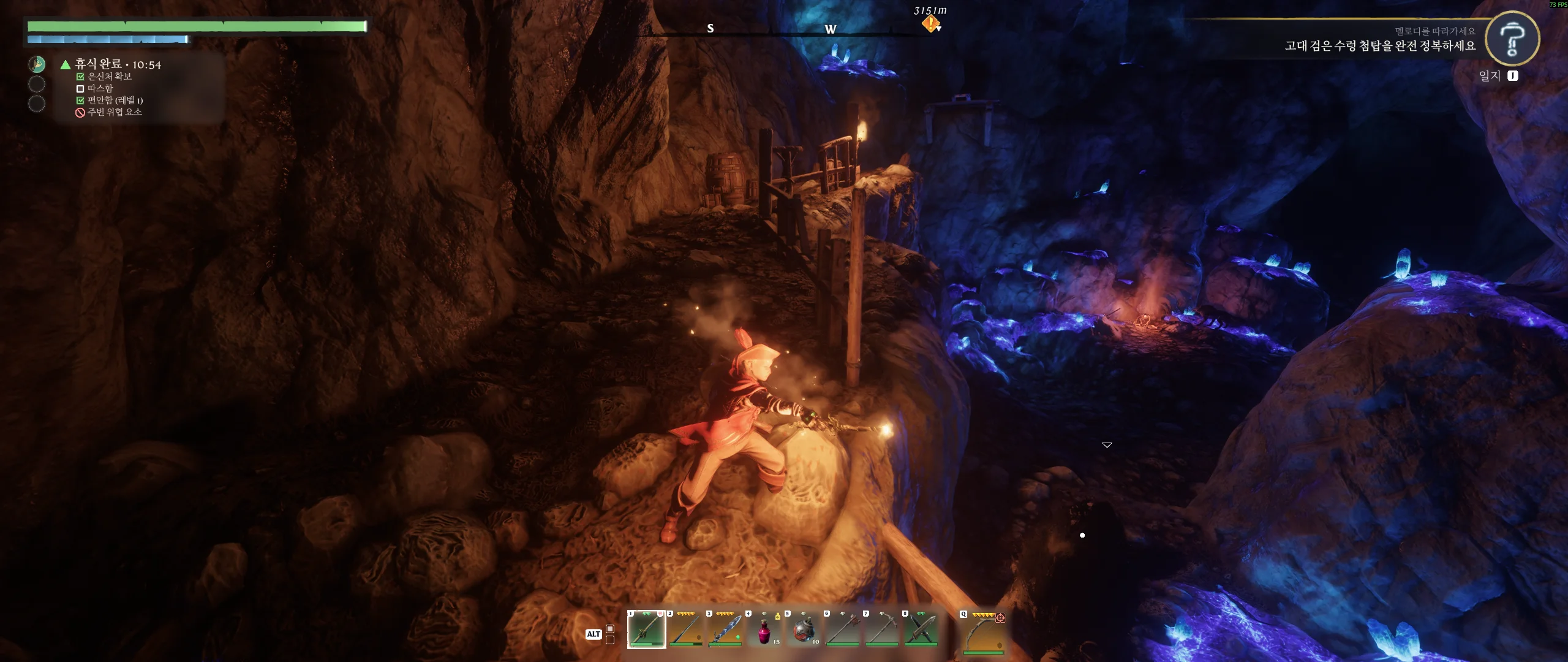Open the journal from the question mark icon
1568x662 pixels.
(1512, 39)
